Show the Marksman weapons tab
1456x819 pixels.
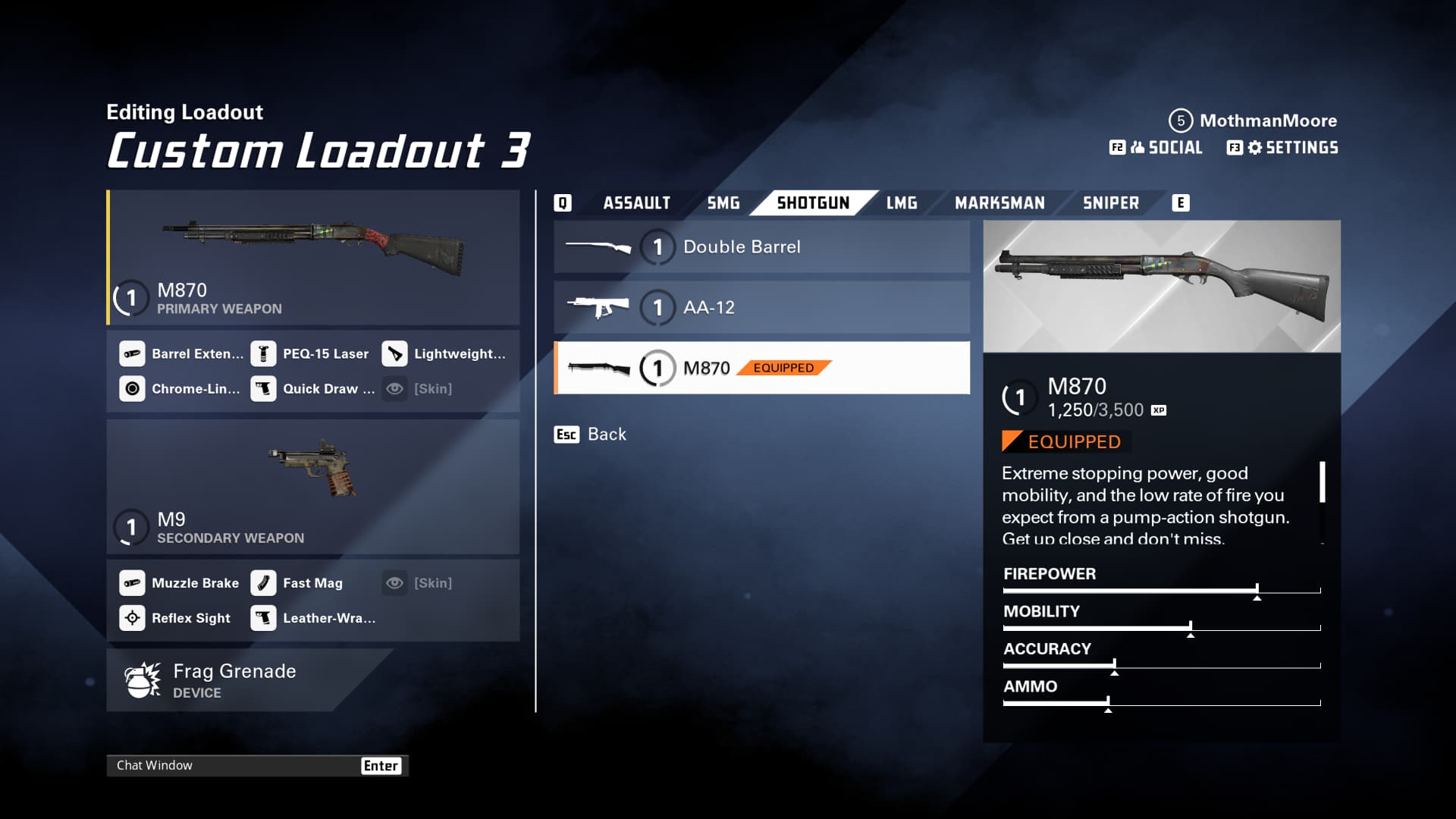[999, 203]
